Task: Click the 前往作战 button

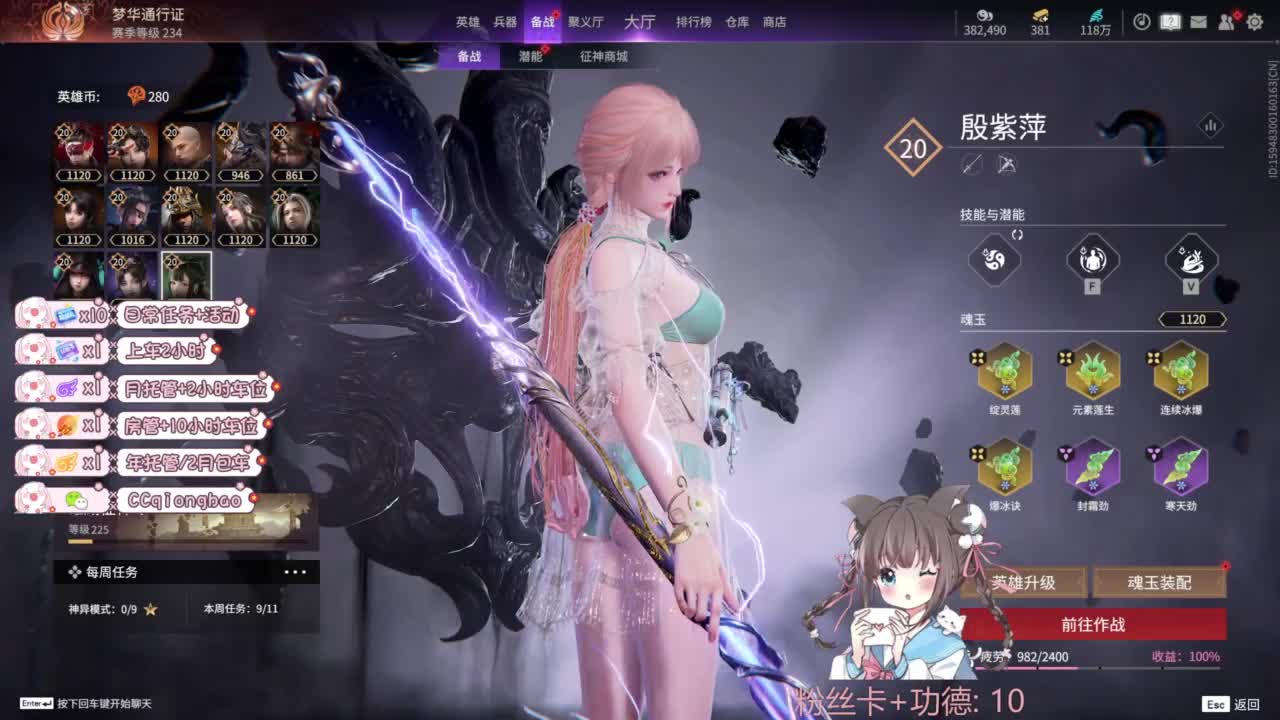Action: coord(1093,624)
